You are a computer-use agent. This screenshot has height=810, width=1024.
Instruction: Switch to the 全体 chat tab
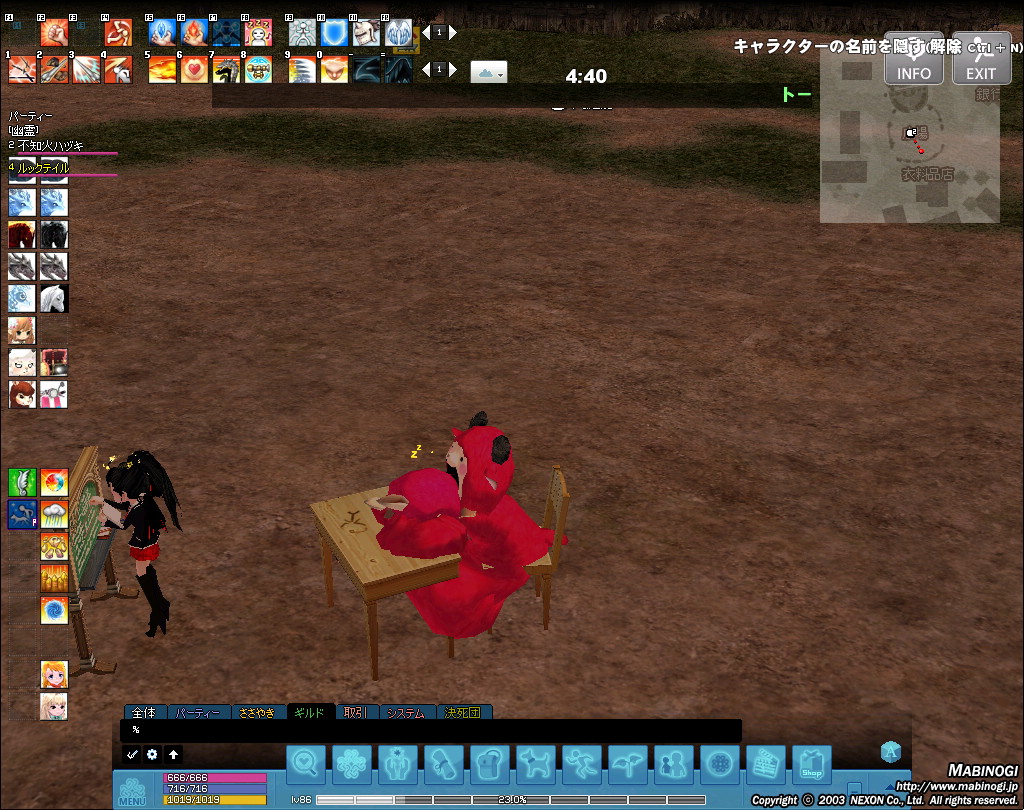pyautogui.click(x=144, y=713)
